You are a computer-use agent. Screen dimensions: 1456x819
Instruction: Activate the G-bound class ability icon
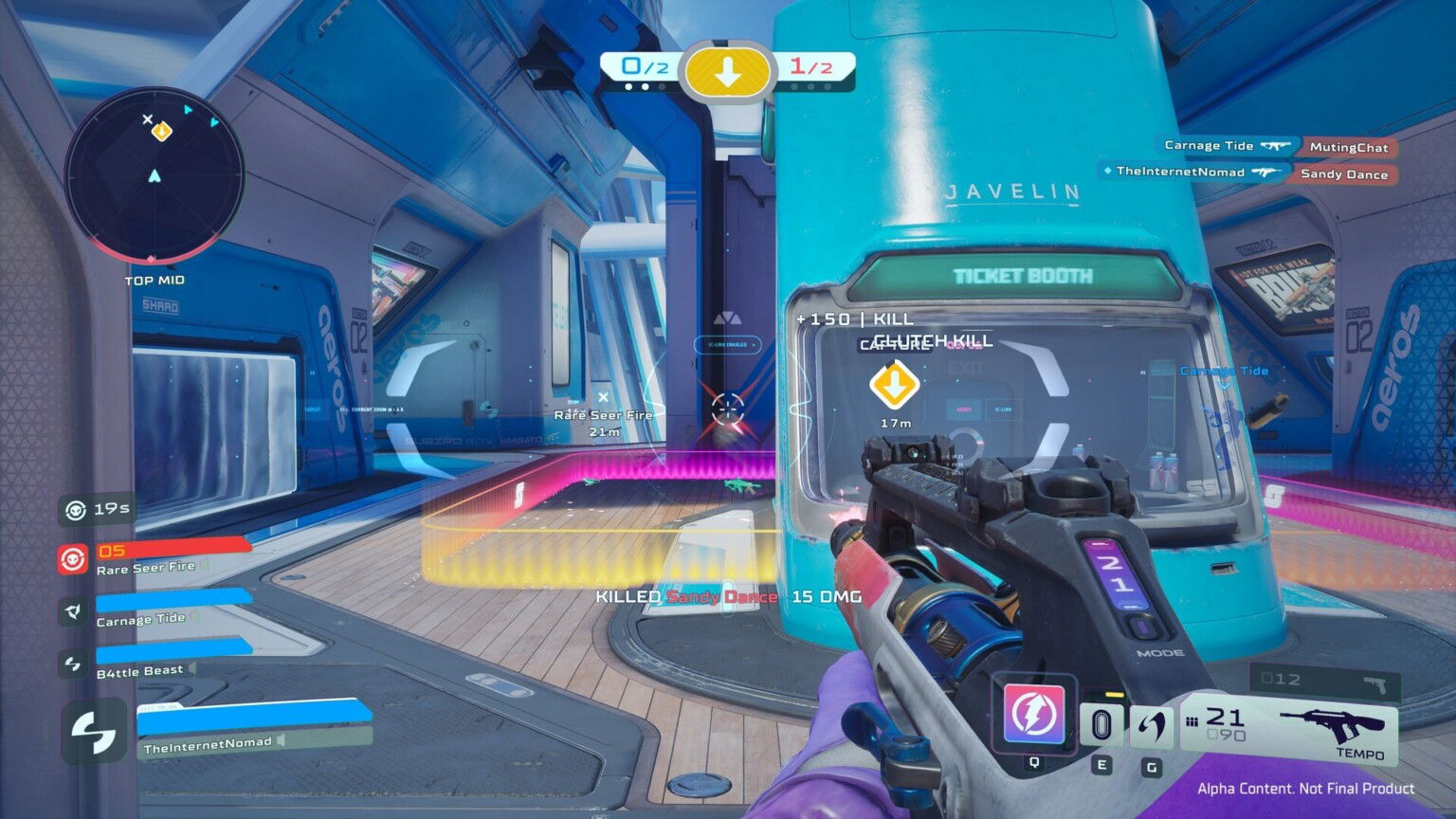(x=1150, y=726)
